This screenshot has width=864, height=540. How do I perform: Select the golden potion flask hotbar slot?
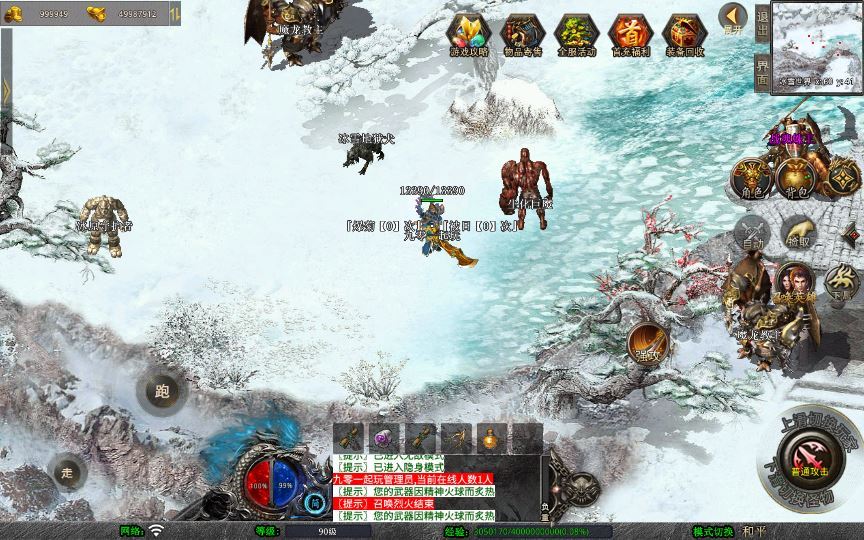point(488,437)
